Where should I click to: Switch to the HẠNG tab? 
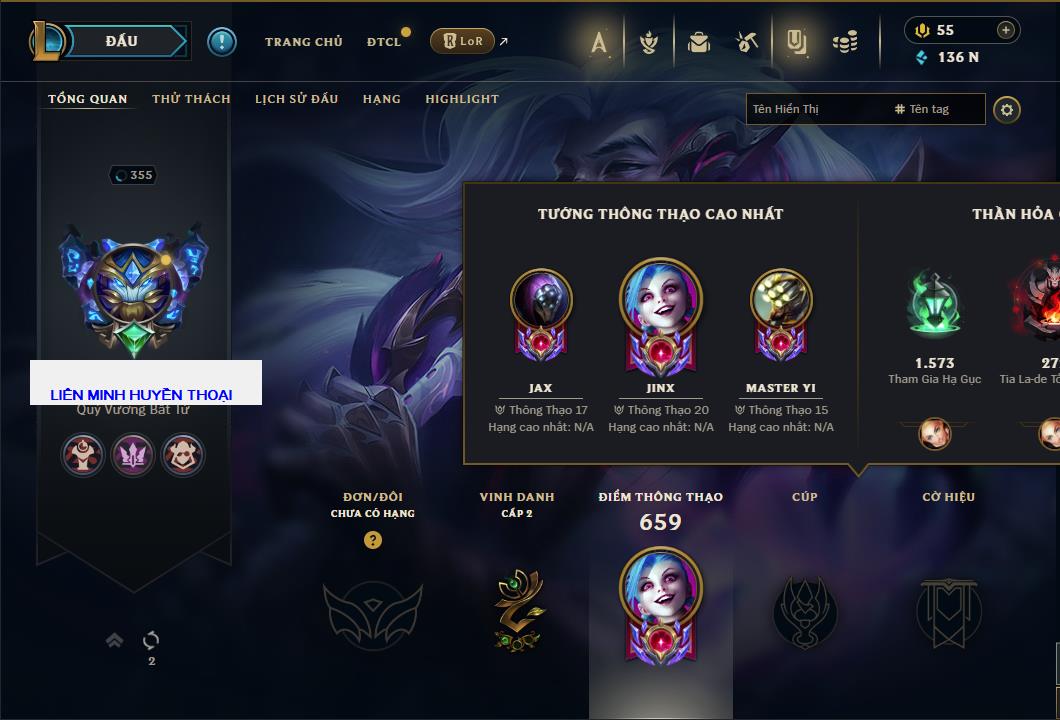point(381,99)
